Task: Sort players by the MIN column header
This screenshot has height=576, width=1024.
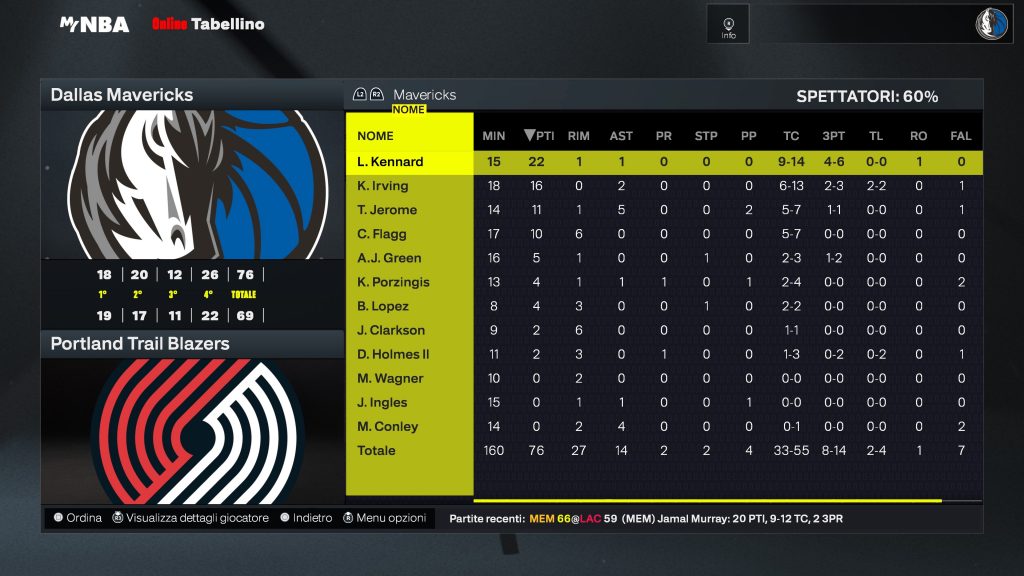Action: [494, 136]
